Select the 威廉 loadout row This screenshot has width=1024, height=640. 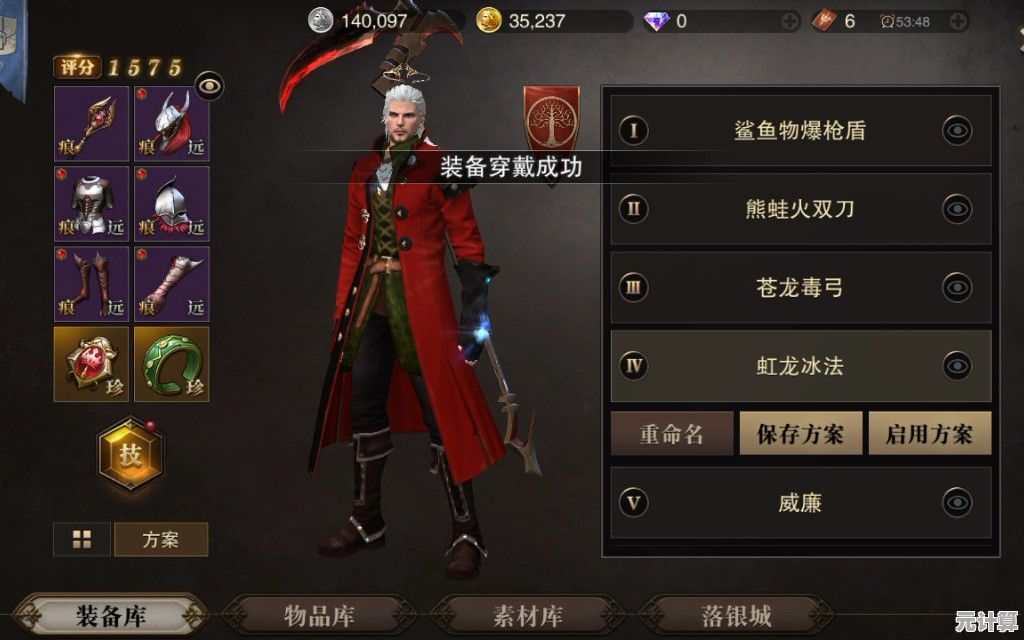799,502
